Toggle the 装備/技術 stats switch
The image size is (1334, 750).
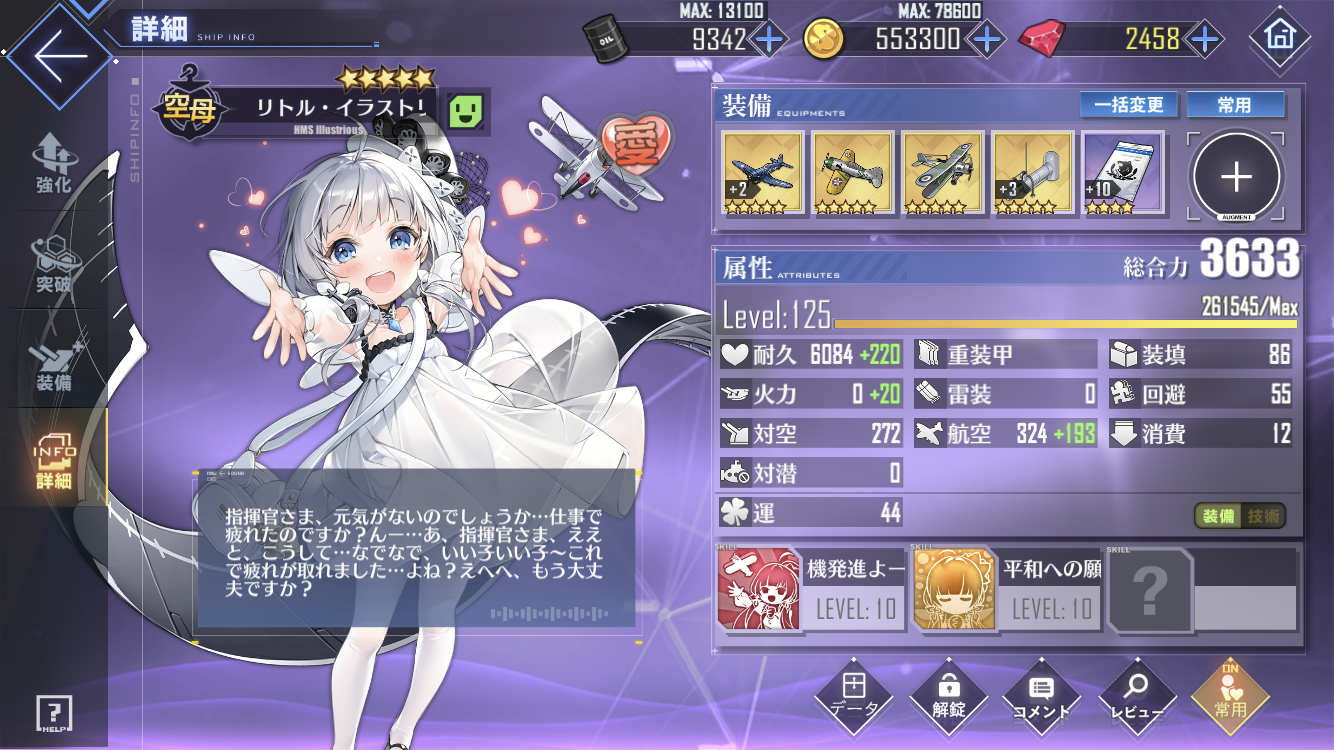[1239, 516]
